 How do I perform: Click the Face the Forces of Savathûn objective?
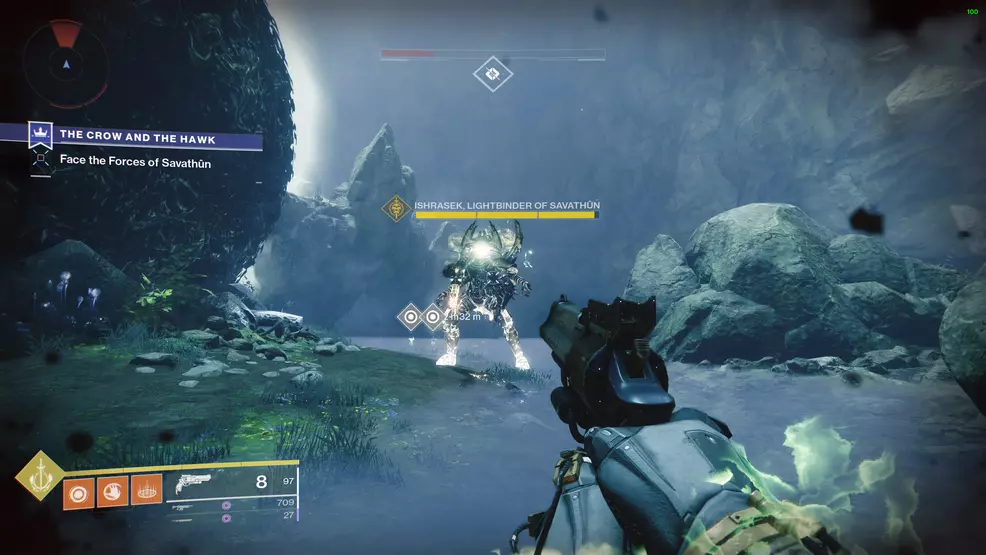[135, 162]
